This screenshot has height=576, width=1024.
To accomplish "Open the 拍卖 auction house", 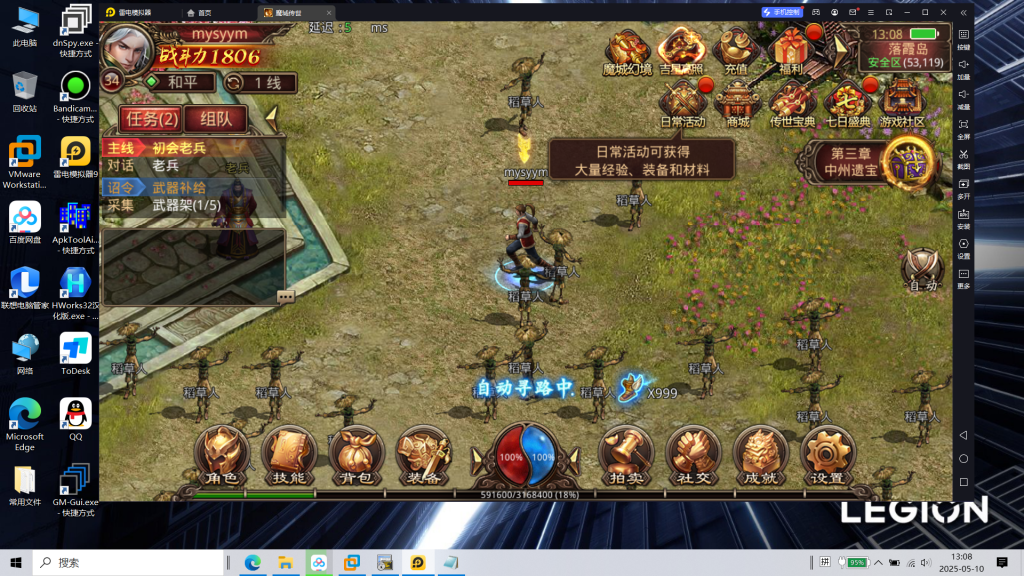I will pyautogui.click(x=626, y=455).
